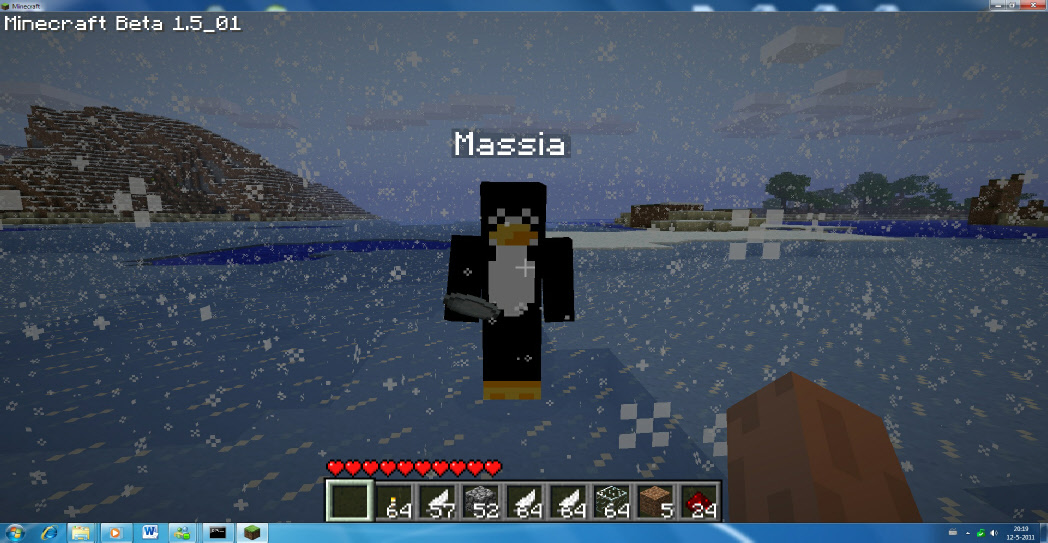Open the Windows Start menu
This screenshot has width=1048, height=543.
[18, 533]
